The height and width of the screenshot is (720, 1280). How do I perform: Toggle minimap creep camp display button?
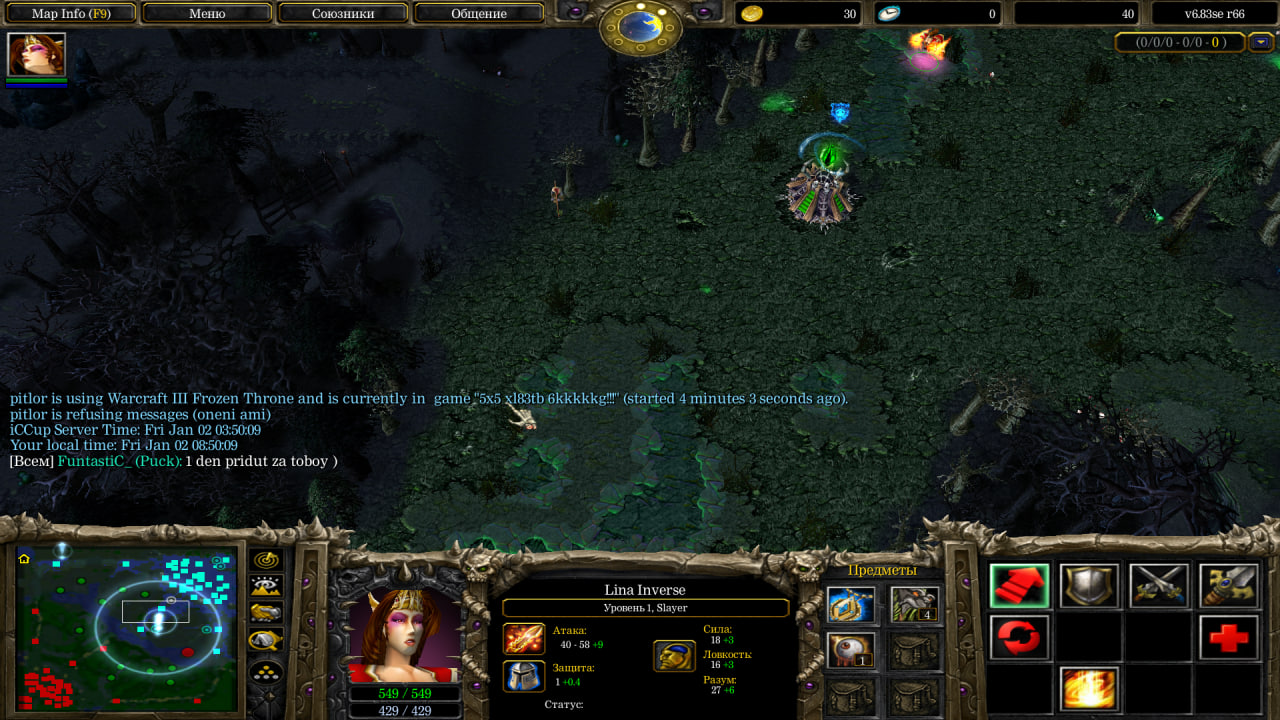pos(266,640)
